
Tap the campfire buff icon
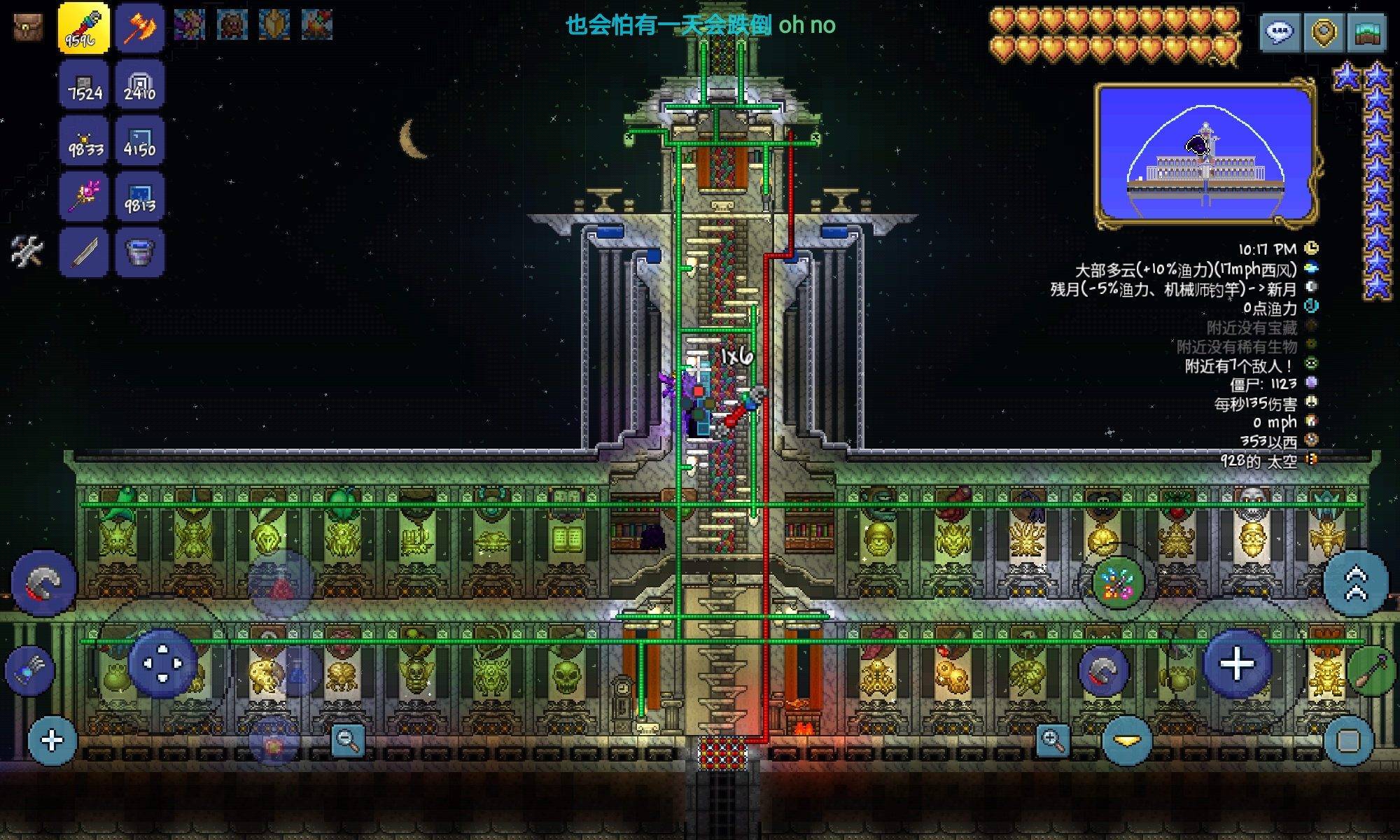pyautogui.click(x=317, y=25)
